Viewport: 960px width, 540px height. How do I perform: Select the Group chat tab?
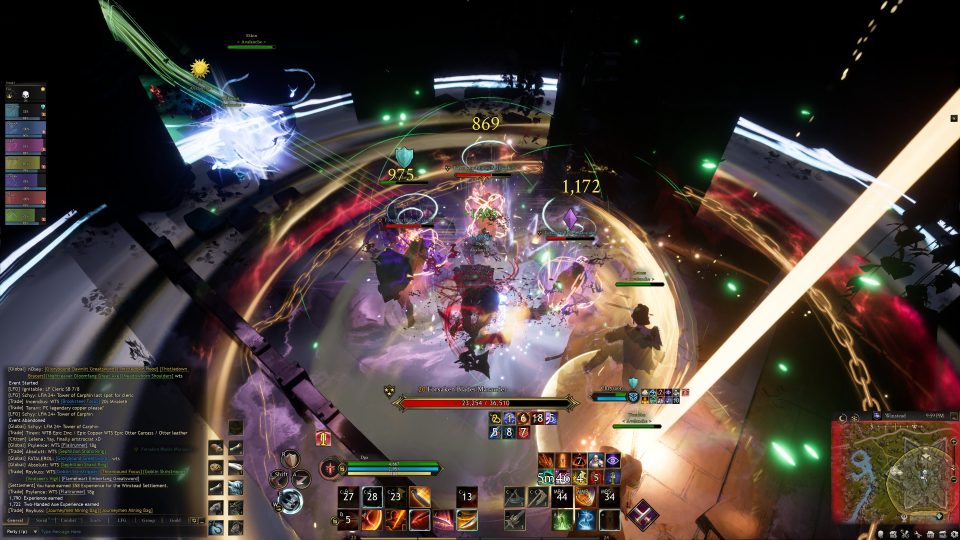click(x=148, y=520)
